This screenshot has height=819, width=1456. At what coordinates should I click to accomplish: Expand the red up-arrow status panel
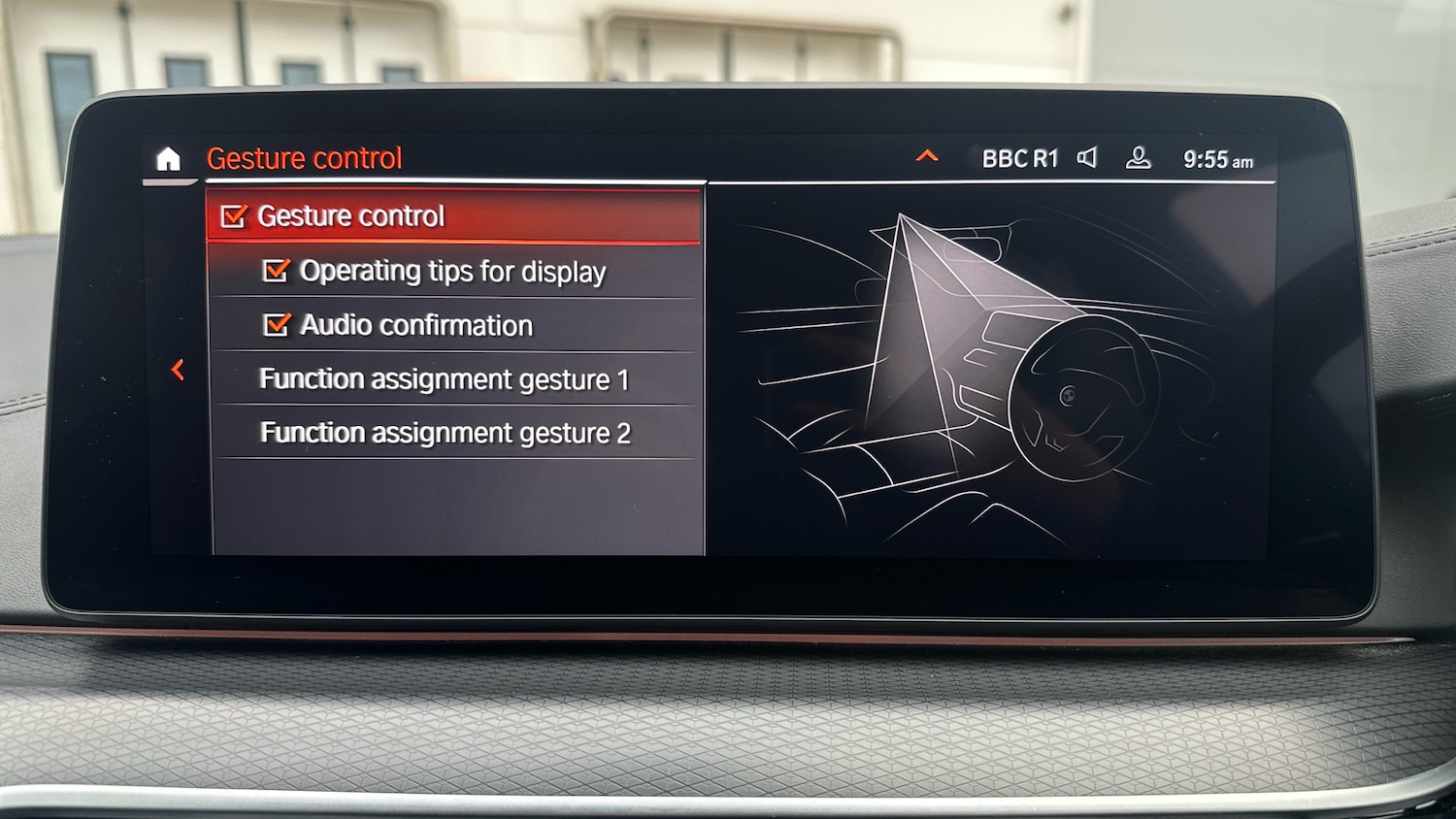(927, 156)
